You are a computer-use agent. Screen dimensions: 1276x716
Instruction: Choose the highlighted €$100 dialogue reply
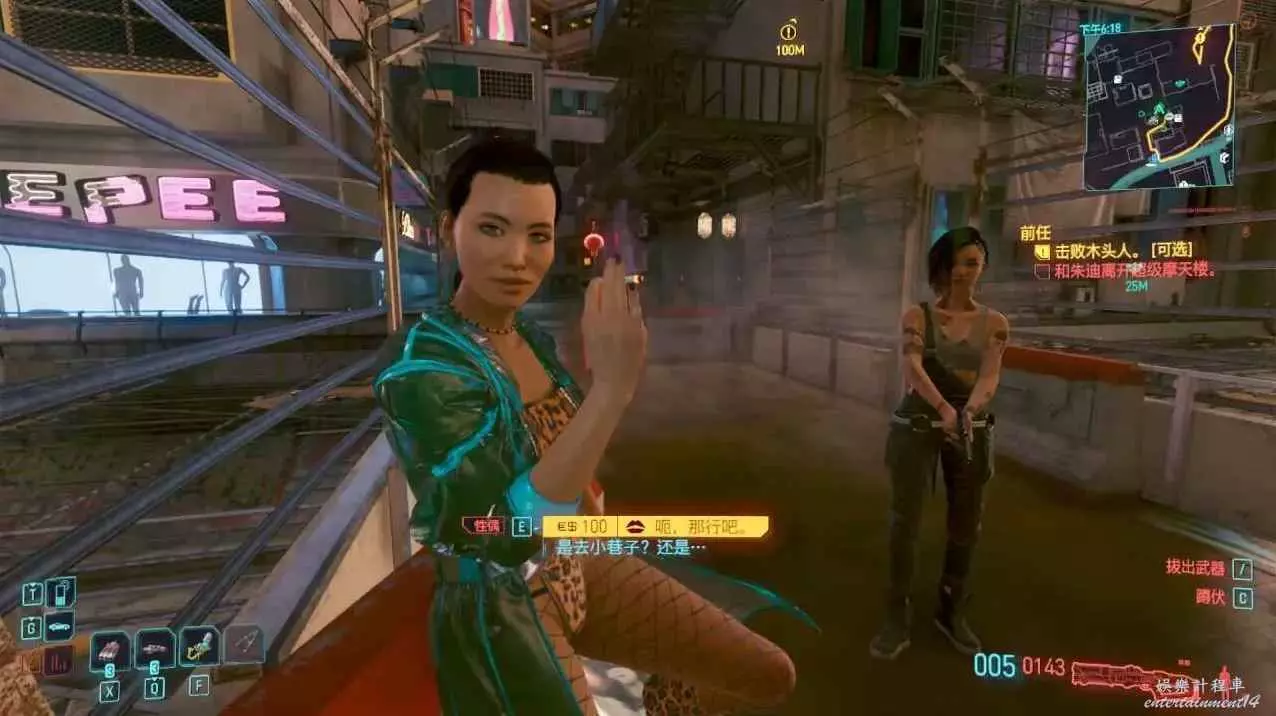pos(655,526)
